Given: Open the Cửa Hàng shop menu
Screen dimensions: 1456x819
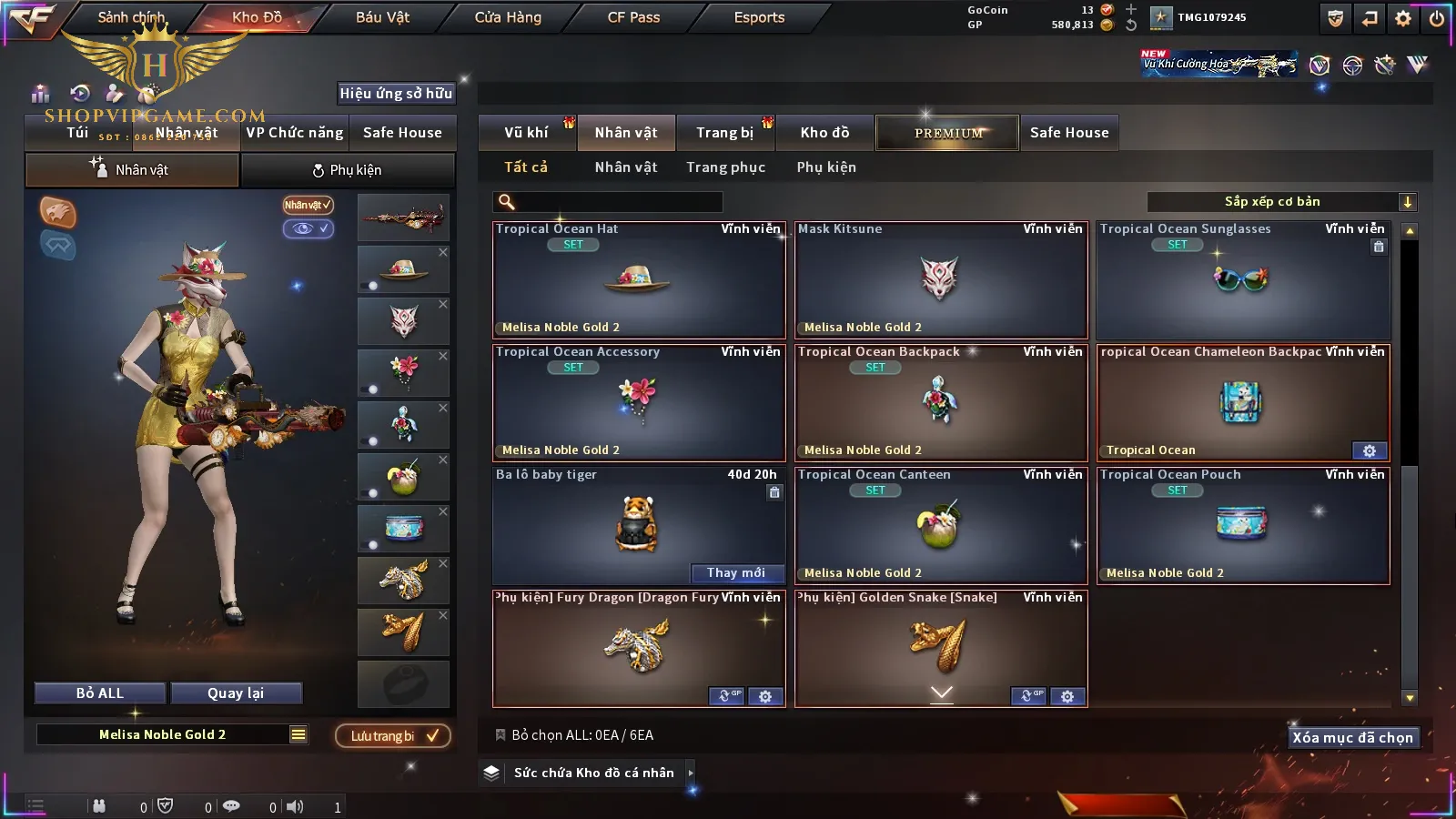Looking at the screenshot, I should click(x=508, y=17).
